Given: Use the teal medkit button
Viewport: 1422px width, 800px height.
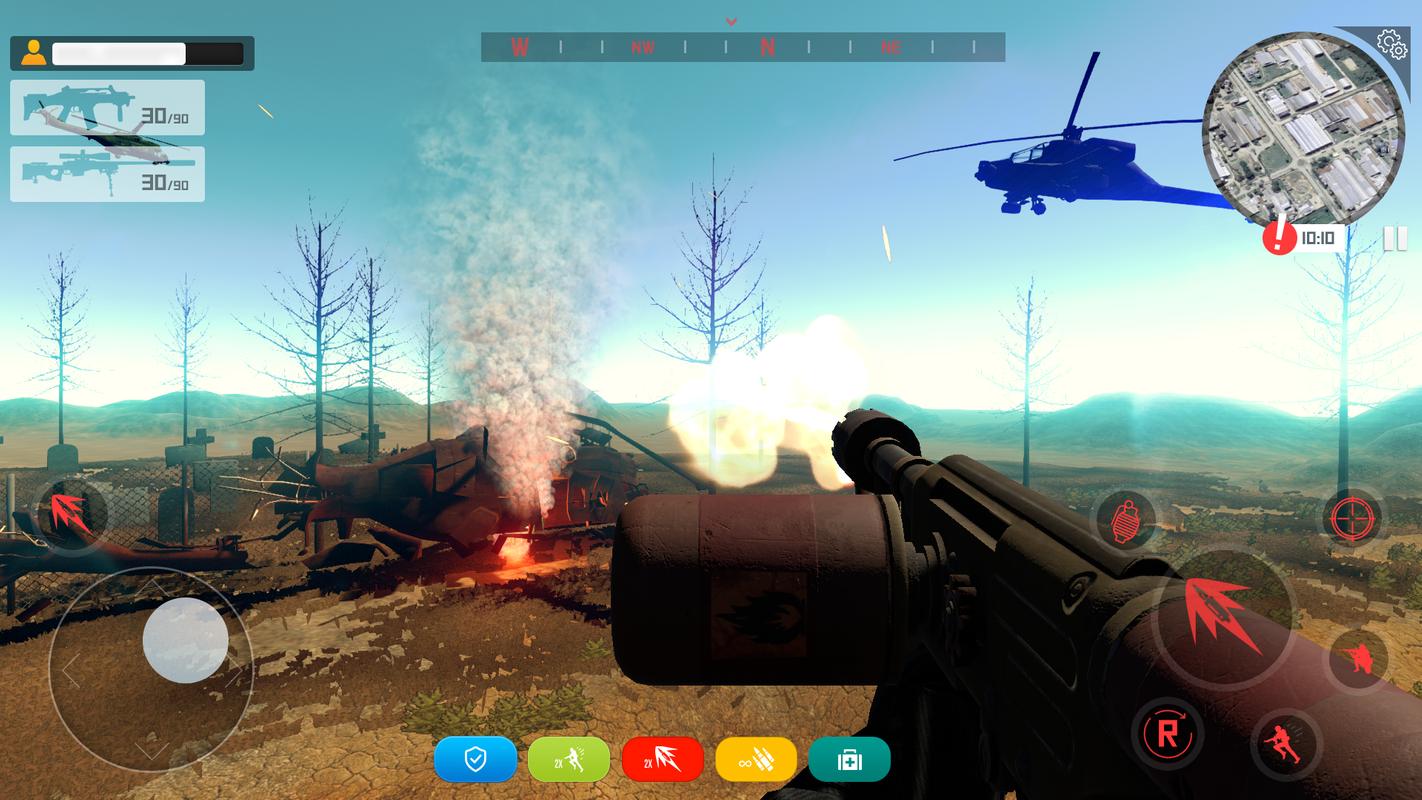Looking at the screenshot, I should pos(849,760).
